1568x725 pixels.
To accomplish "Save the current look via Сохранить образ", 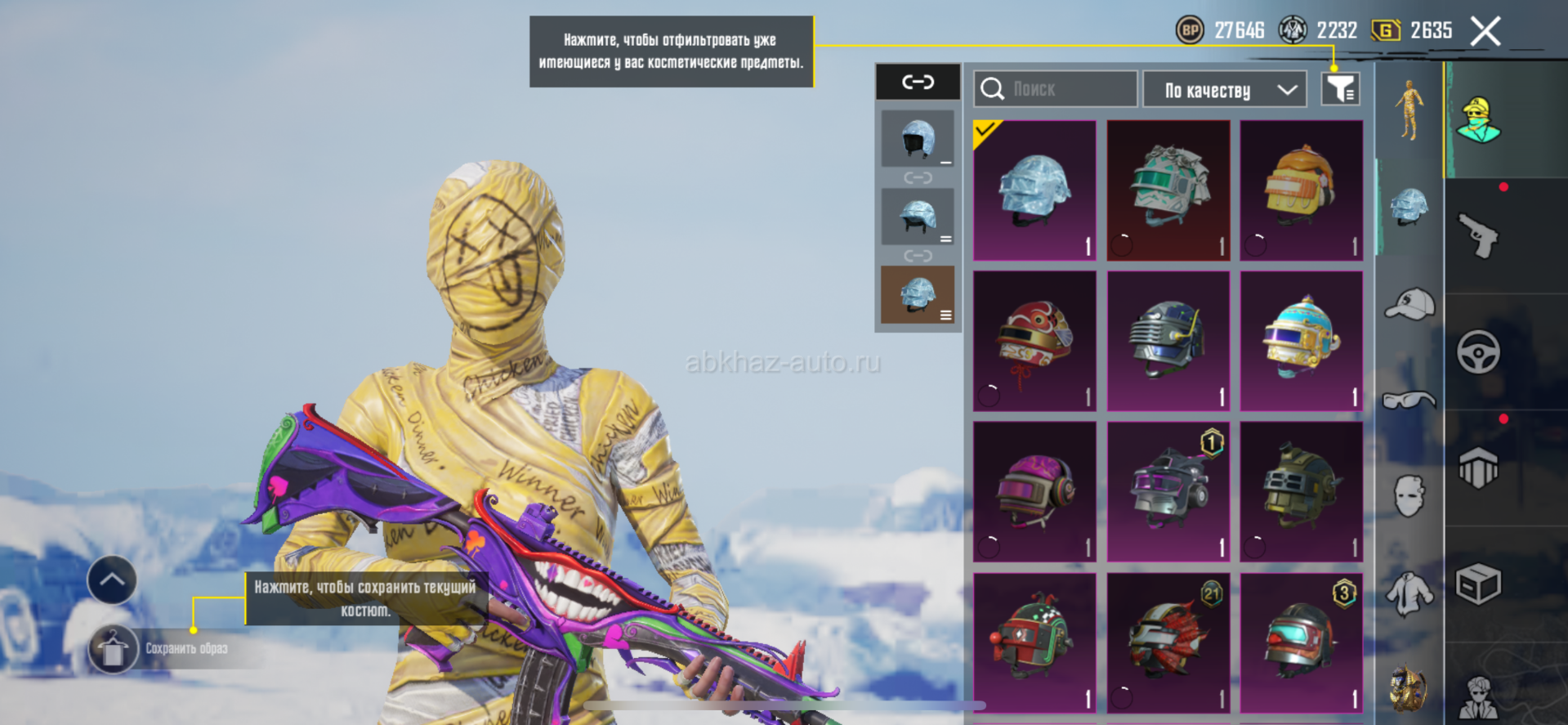I will pos(114,649).
